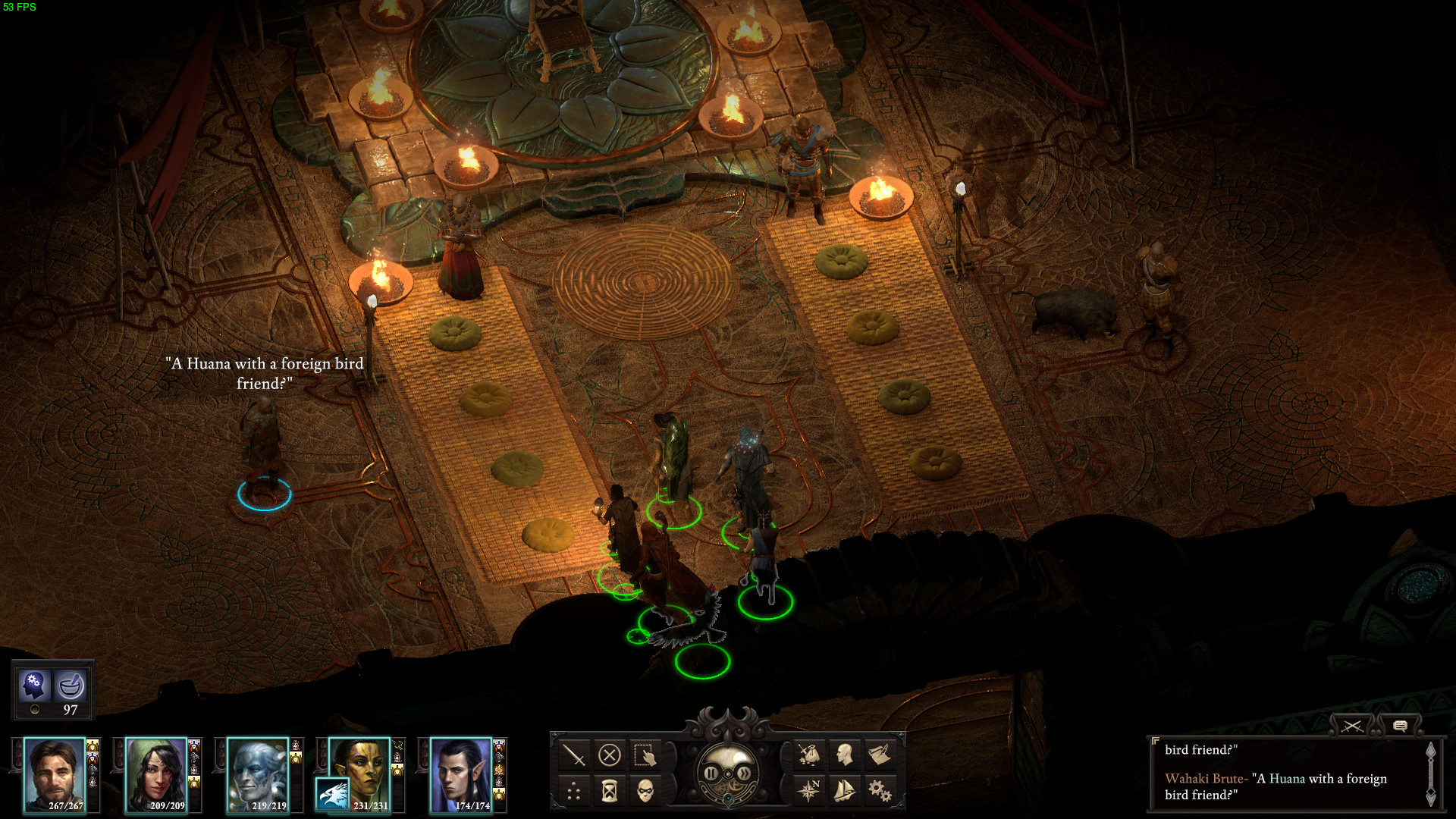Toggle fast-forward speed on the center dial

click(745, 773)
